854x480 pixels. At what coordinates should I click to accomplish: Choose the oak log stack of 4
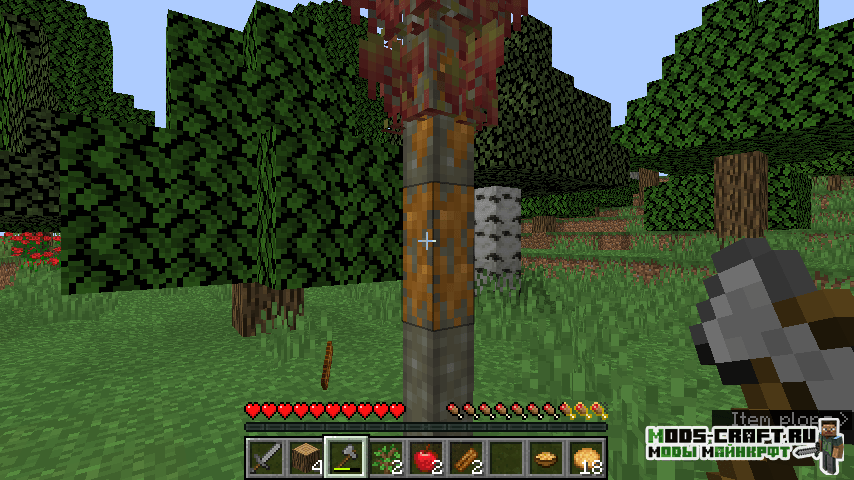pos(306,458)
